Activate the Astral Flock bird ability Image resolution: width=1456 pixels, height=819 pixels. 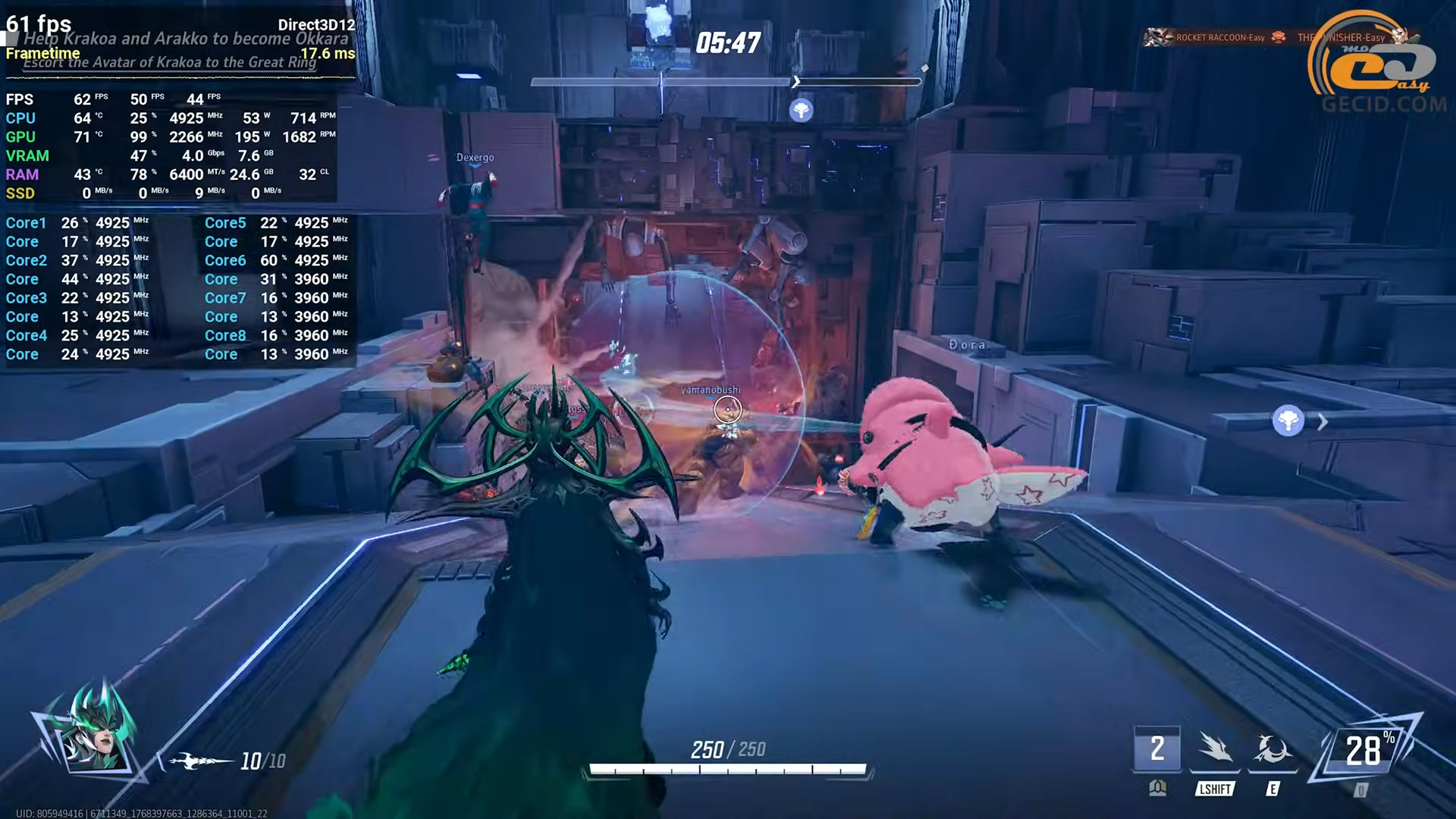click(1215, 749)
